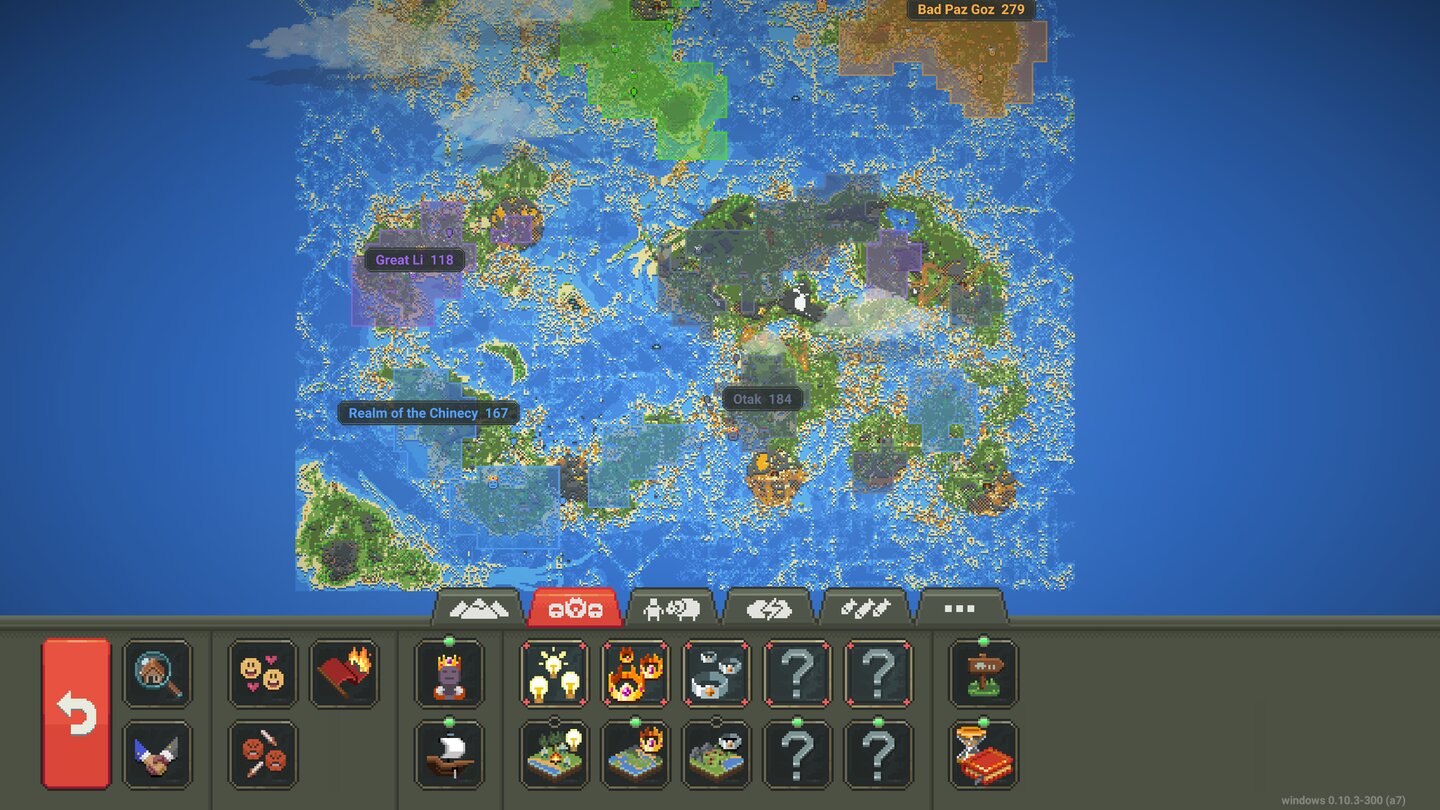Screen dimensions: 1440x810
Task: Toggle the king visibility indicator
Action: (x=448, y=675)
